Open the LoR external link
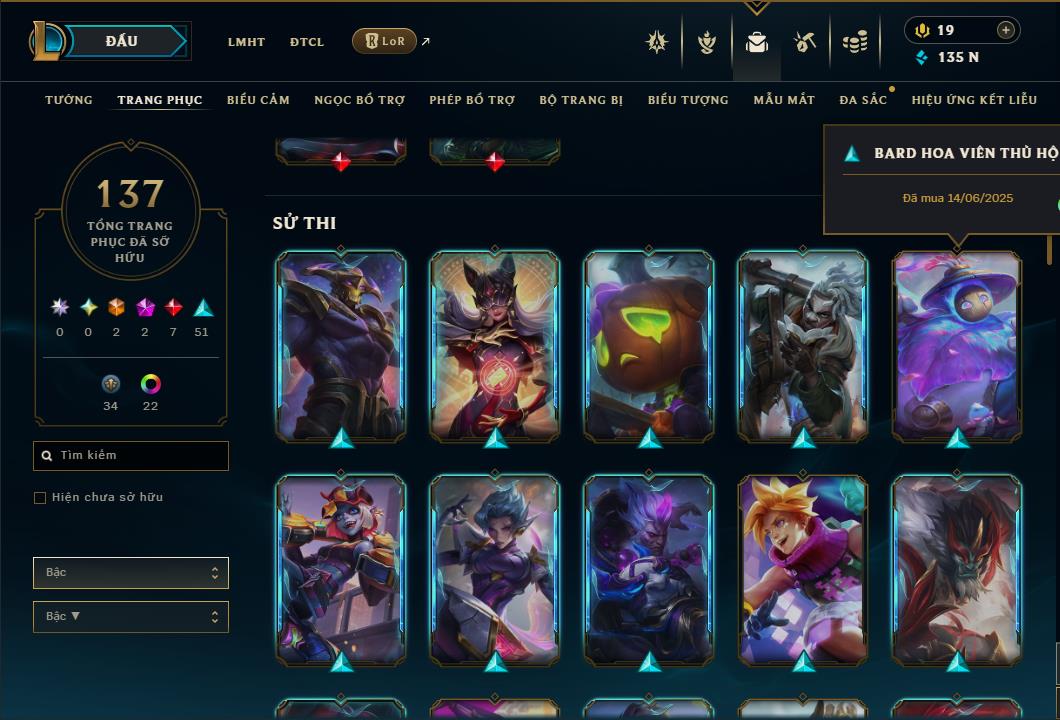The image size is (1060, 720). point(385,41)
